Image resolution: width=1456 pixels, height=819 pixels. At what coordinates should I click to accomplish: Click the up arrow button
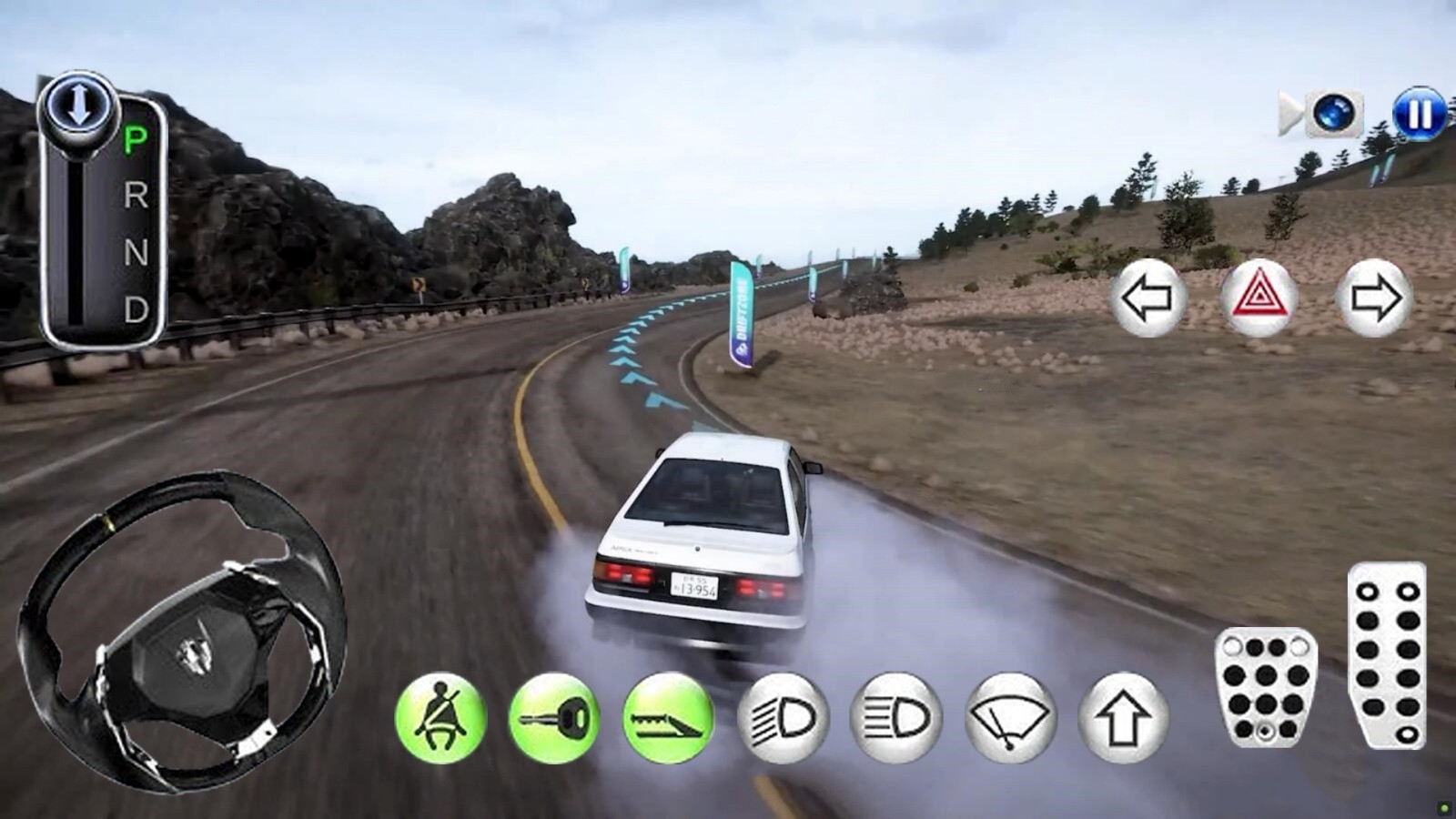[1123, 718]
